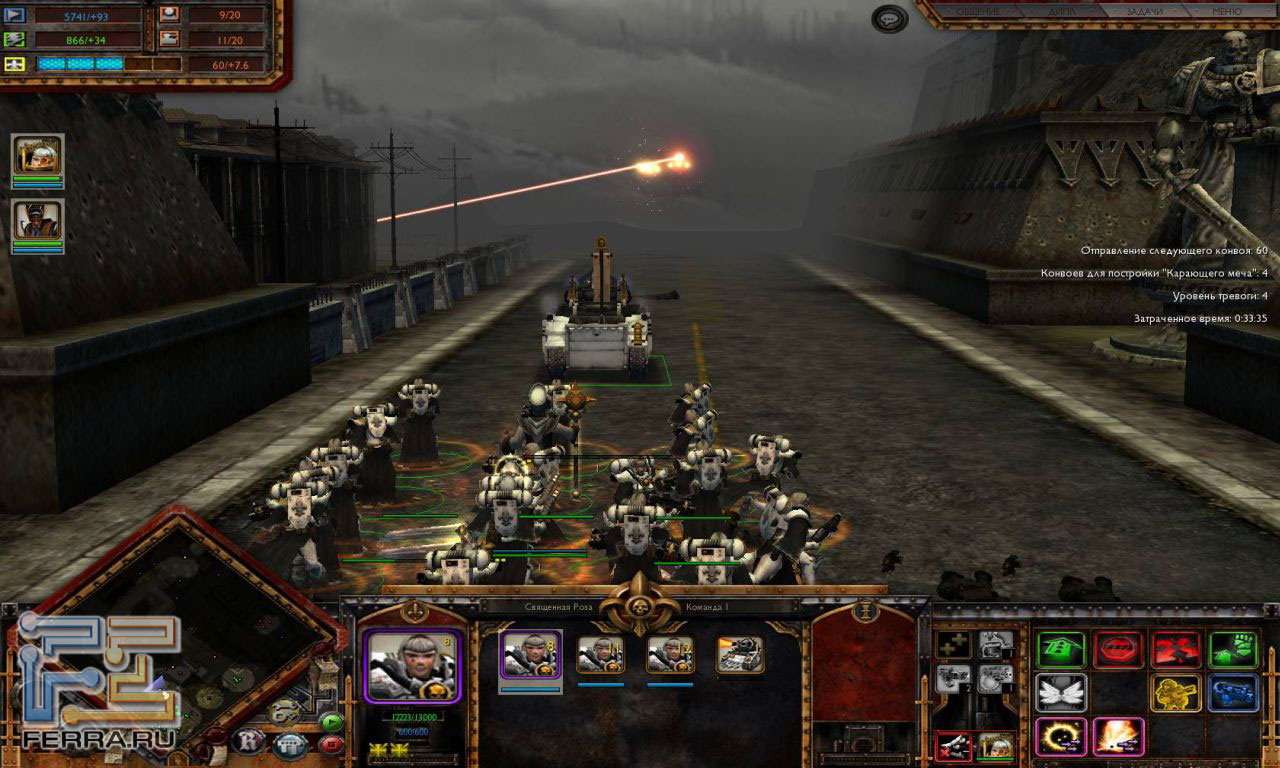
Task: Select the first hero portrait hotkey group
Action: pyautogui.click(x=38, y=157)
